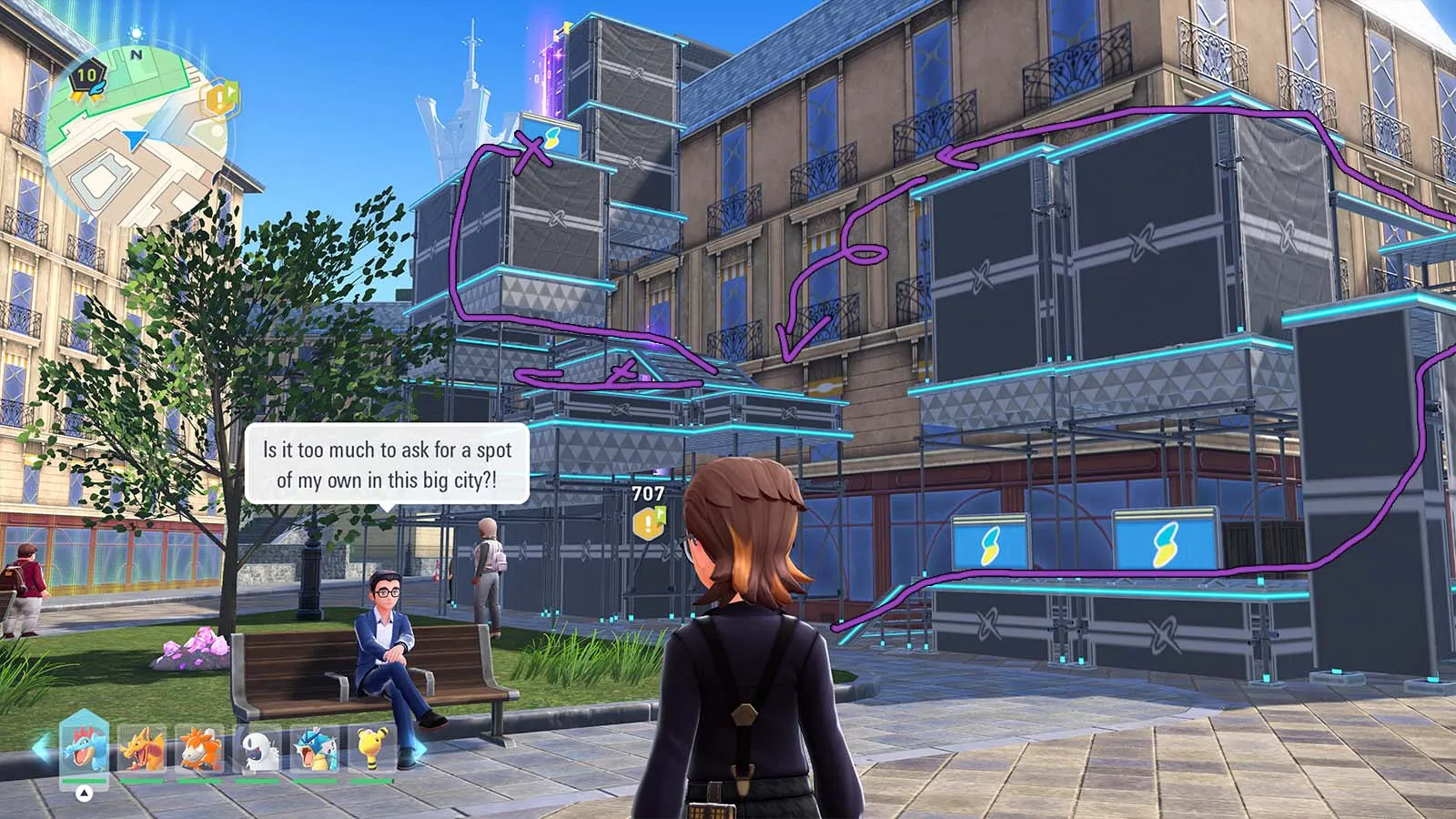
Task: Select Gyarados from the party lineup
Action: [x=315, y=750]
